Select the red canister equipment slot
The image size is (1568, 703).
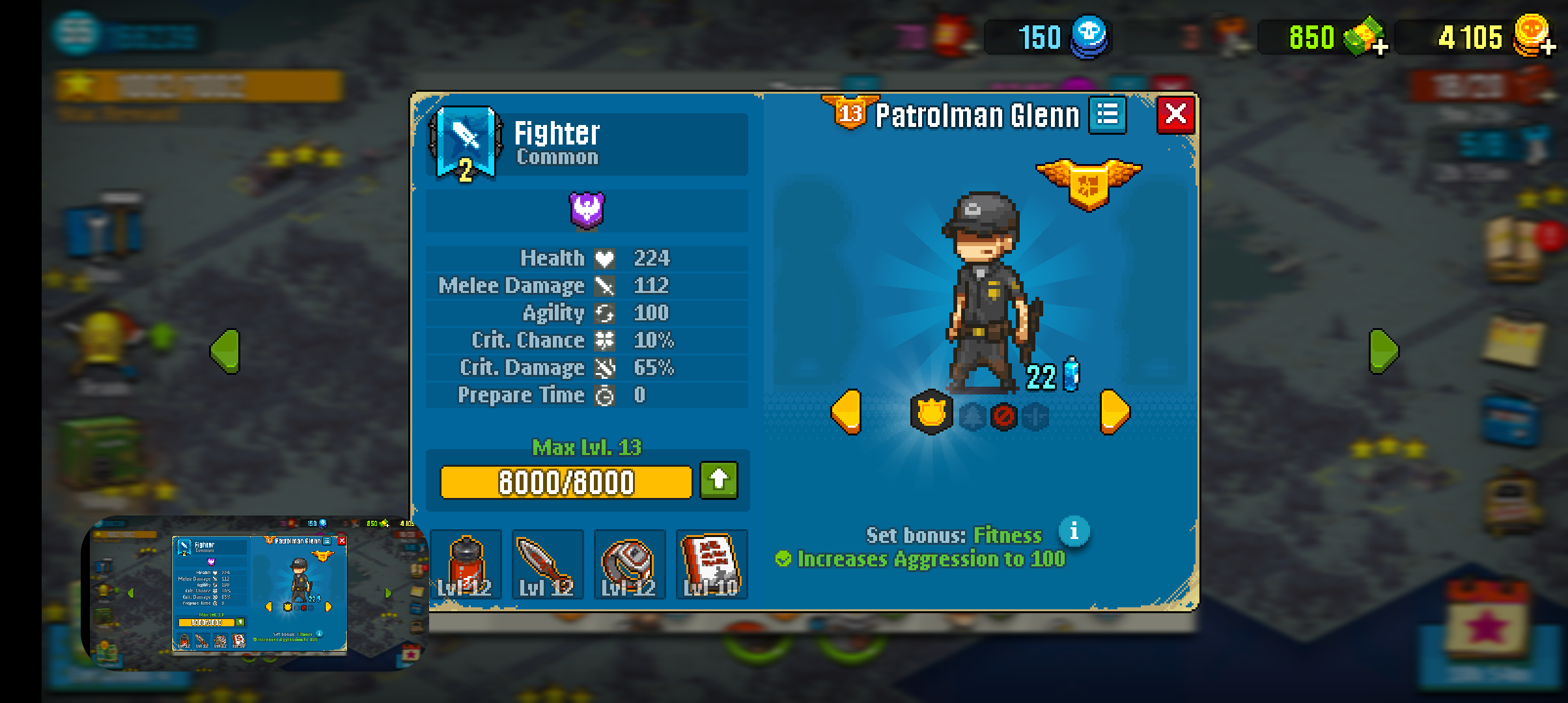coord(466,564)
